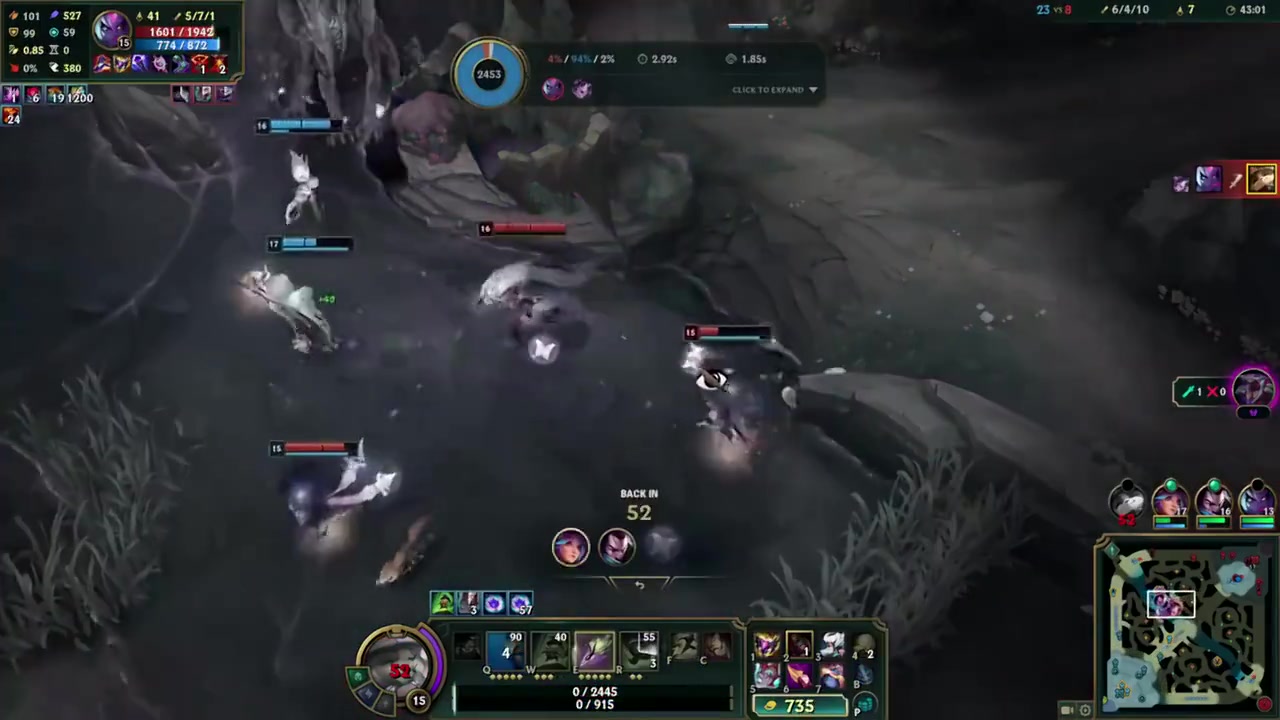Click the champion portrait in the stats panel
The width and height of the screenshot is (1280, 720).
click(112, 29)
